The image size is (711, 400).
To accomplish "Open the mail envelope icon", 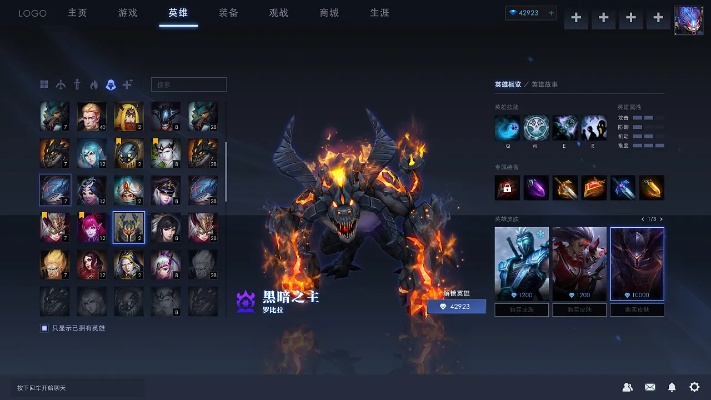I will click(x=650, y=387).
